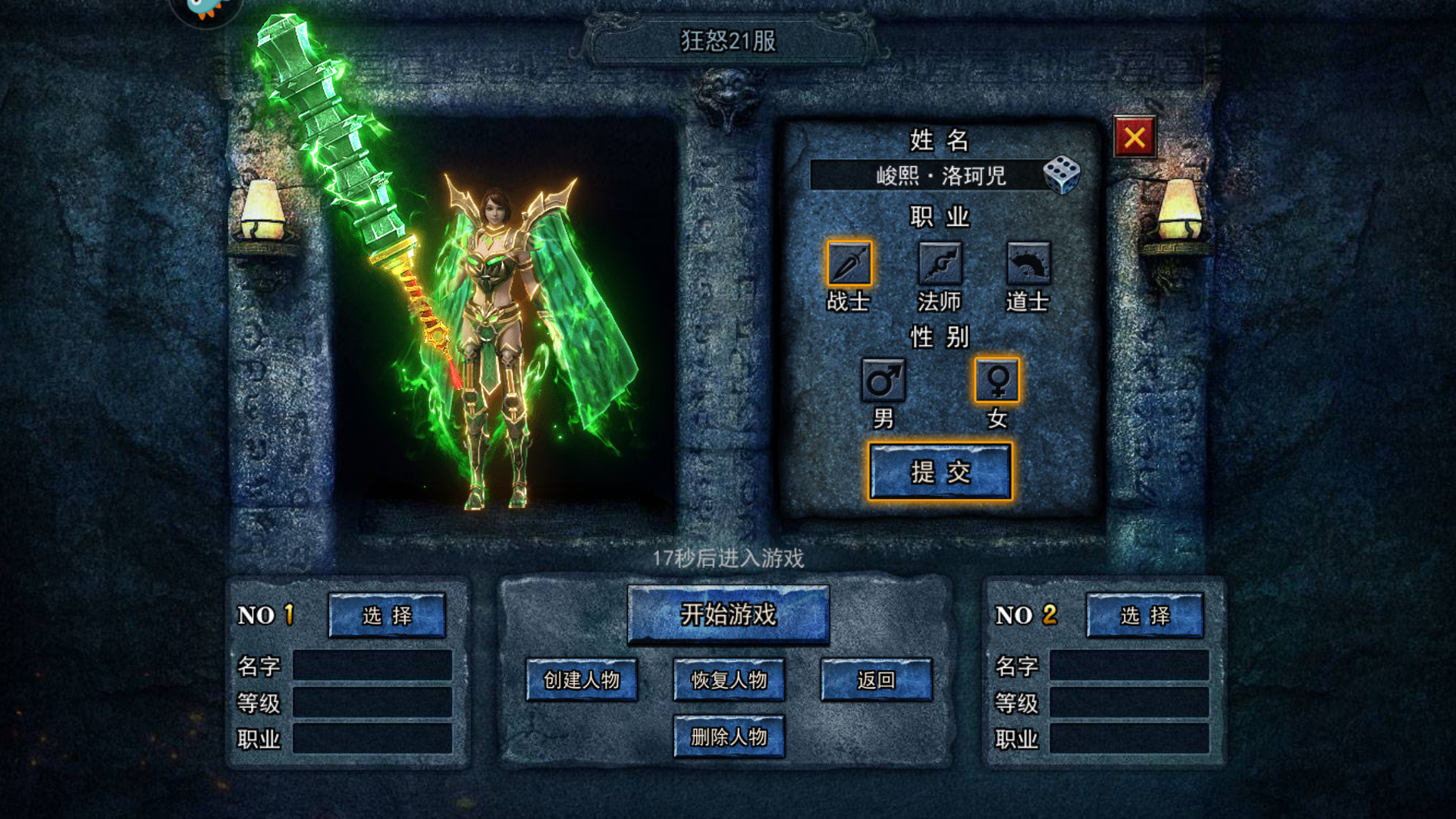Open character slot NO 2 with 选择
The height and width of the screenshot is (819, 1456).
[1145, 617]
